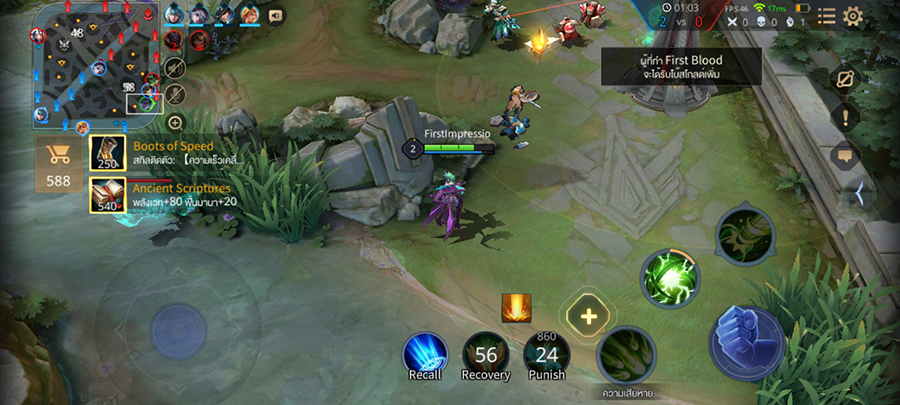Cast the Punish talent spell
The image size is (900, 405).
547,355
